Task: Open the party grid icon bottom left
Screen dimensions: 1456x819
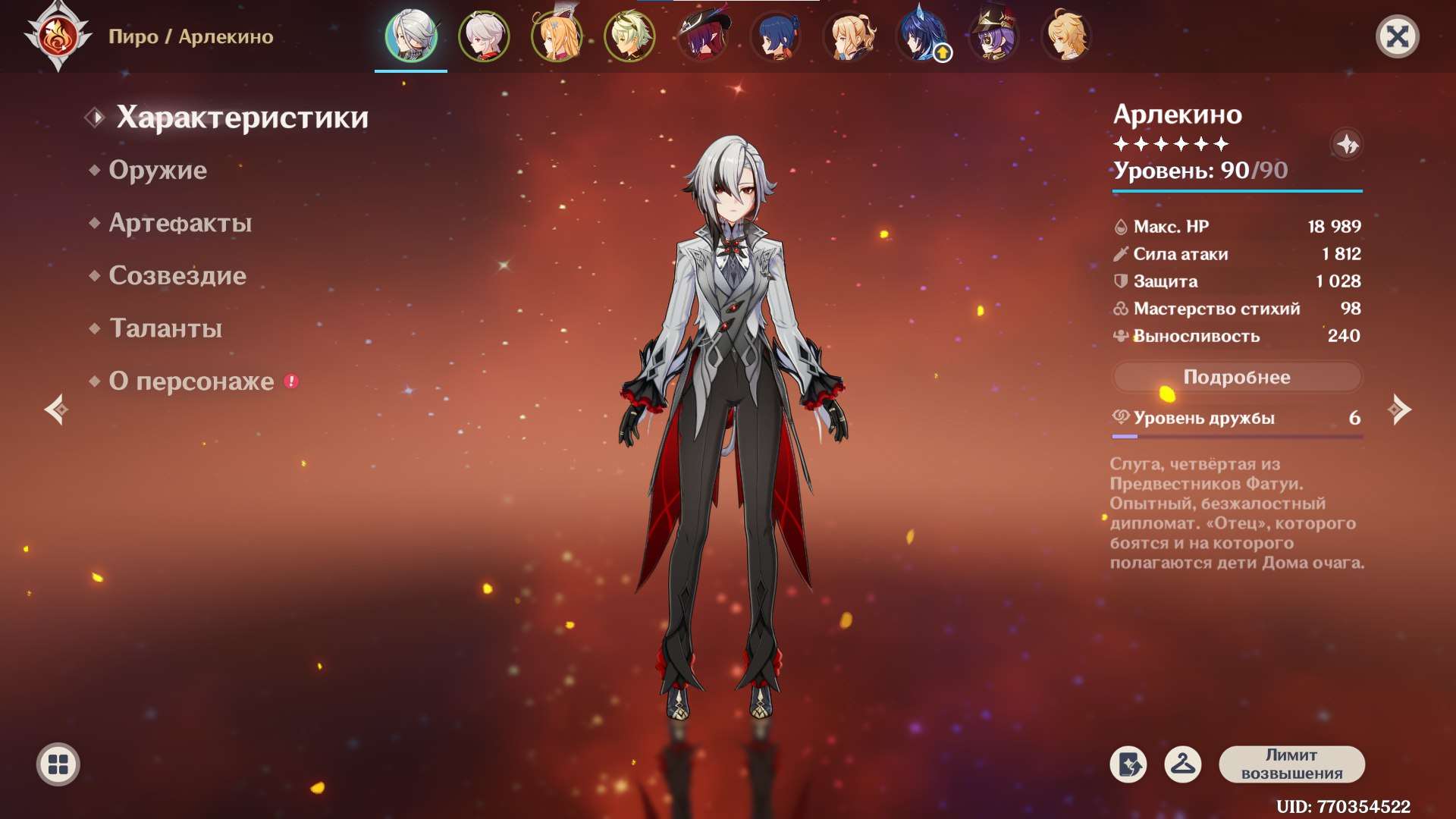Action: [57, 765]
